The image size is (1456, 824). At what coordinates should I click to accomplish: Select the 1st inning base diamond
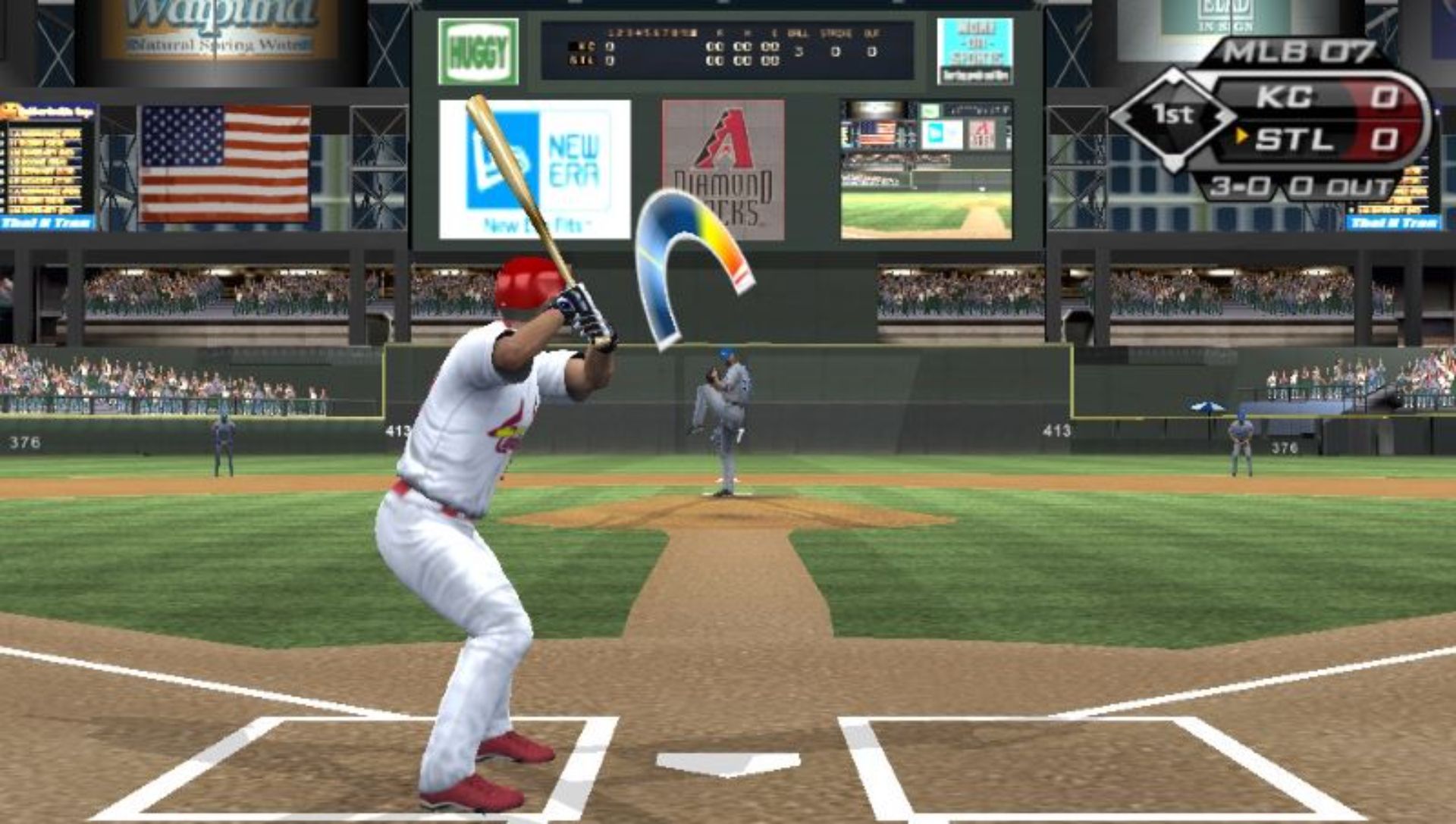(1172, 116)
